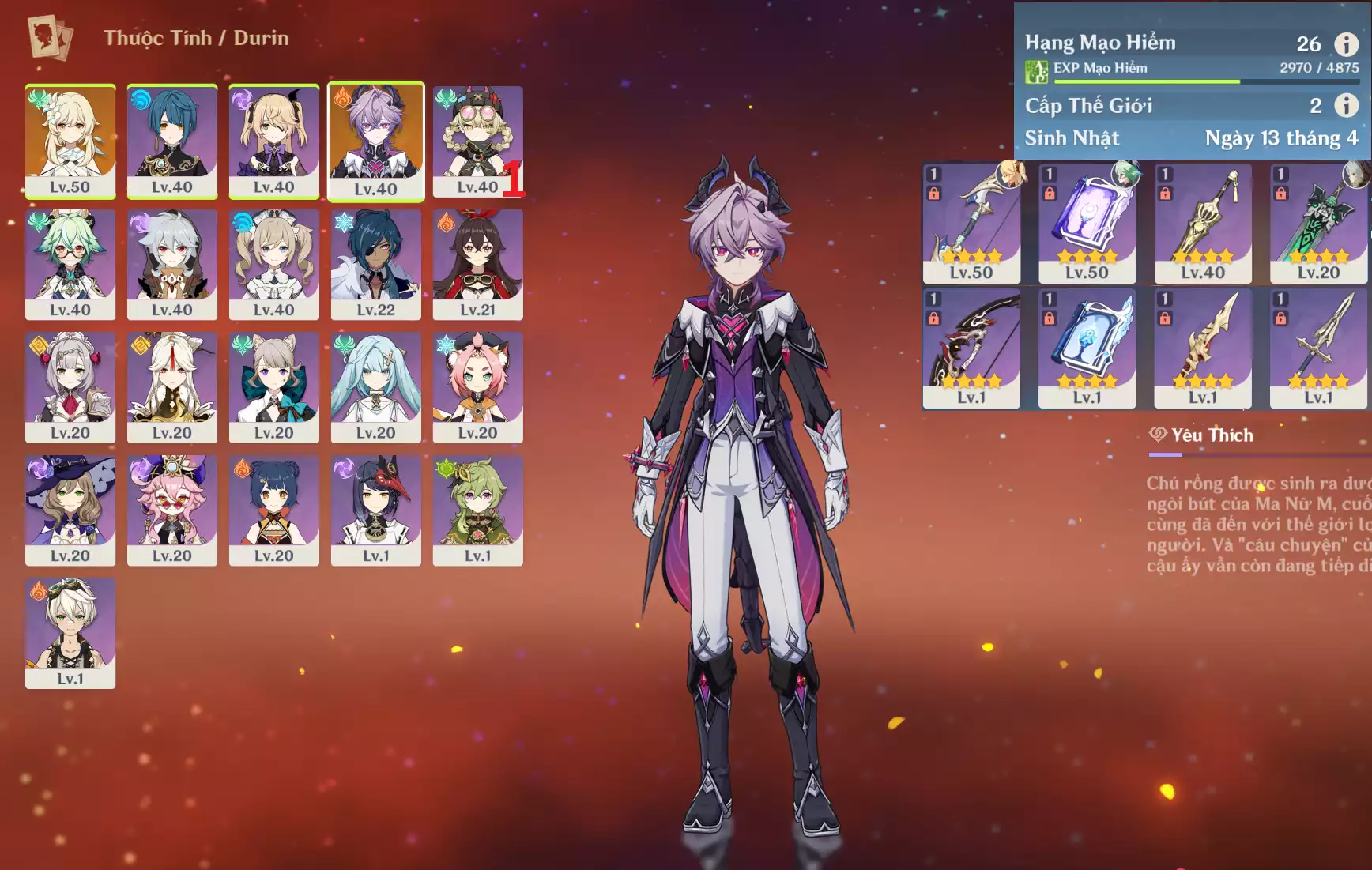The image size is (1372, 870).
Task: Pick the highlighted Durin portrait
Action: 375,141
